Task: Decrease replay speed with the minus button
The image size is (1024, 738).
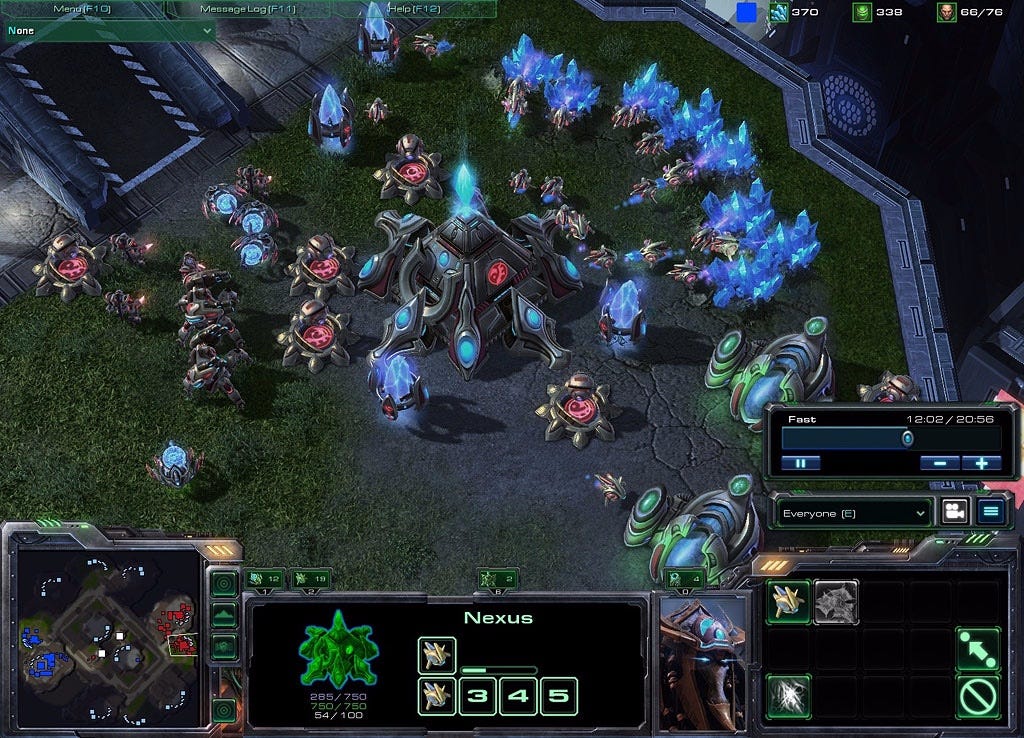Action: [940, 463]
